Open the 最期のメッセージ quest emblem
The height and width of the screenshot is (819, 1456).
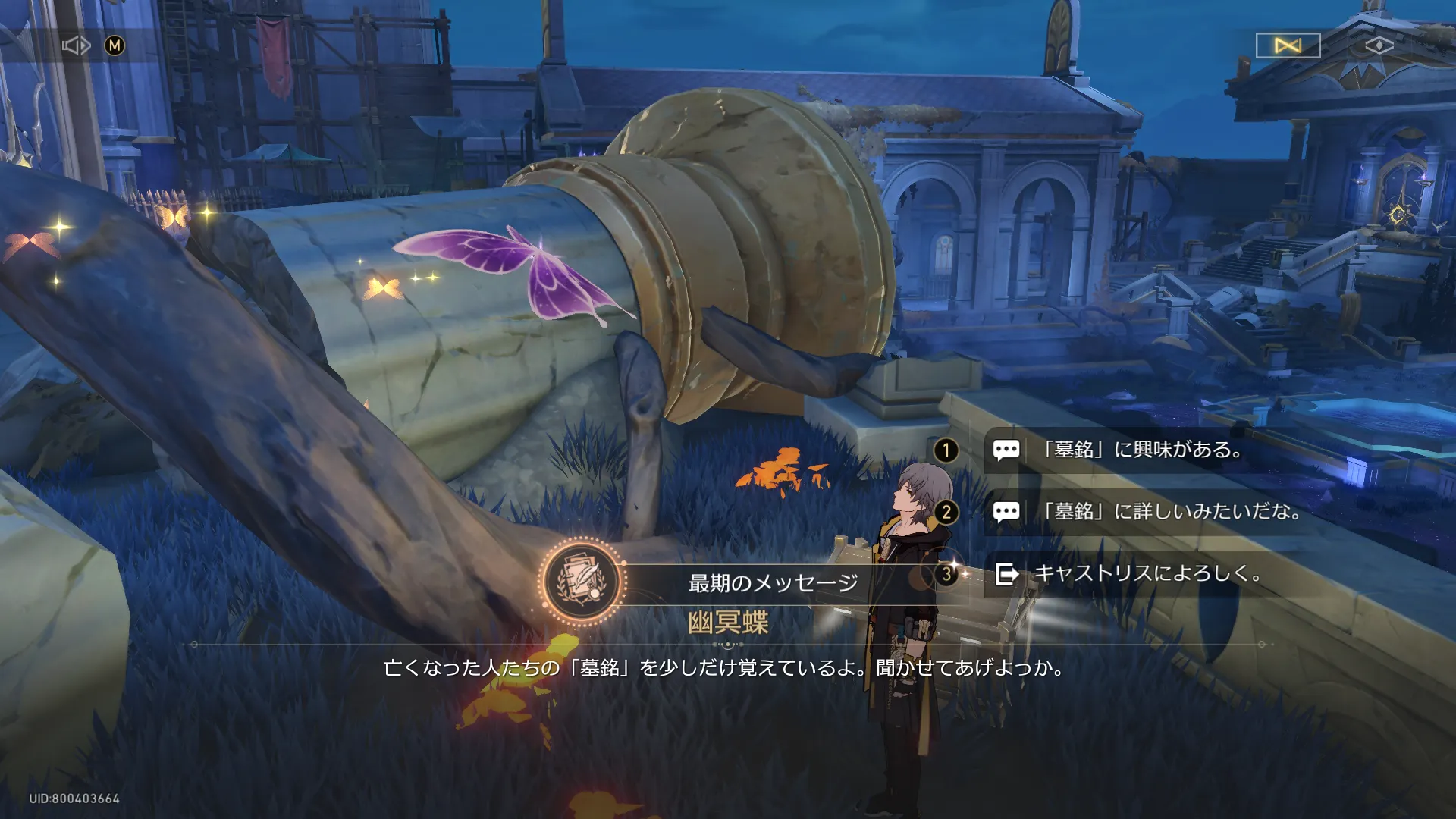pos(582,582)
